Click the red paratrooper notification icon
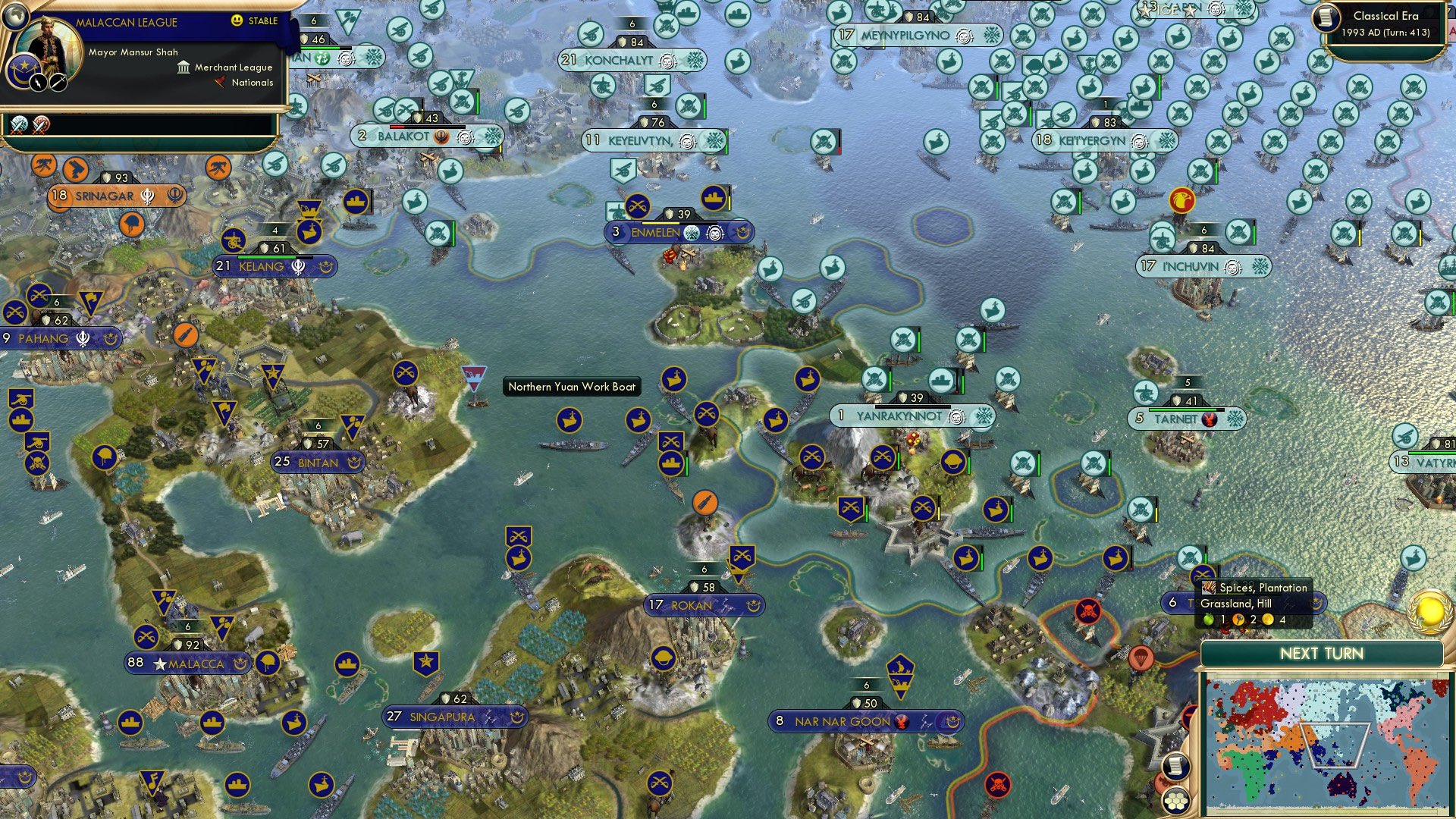Image resolution: width=1456 pixels, height=819 pixels. click(1141, 658)
